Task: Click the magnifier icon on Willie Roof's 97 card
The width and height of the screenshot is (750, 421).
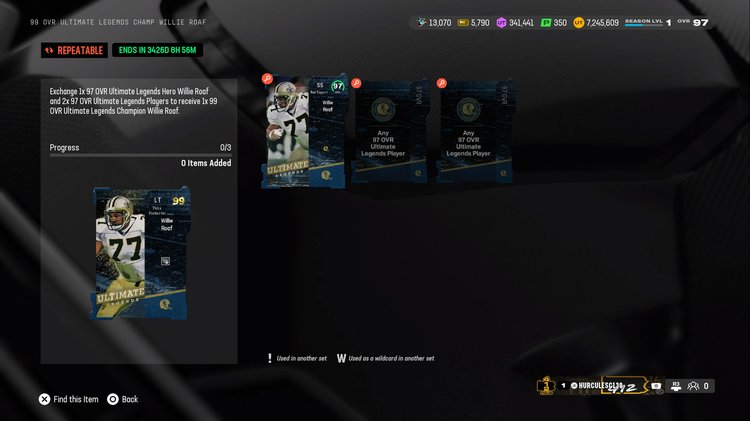Action: pos(267,78)
